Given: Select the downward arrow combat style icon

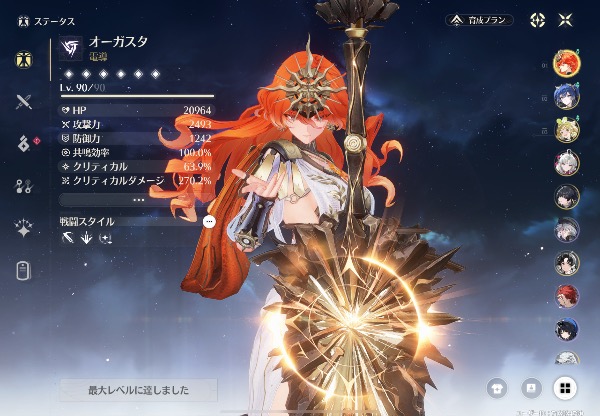Looking at the screenshot, I should pyautogui.click(x=87, y=238).
